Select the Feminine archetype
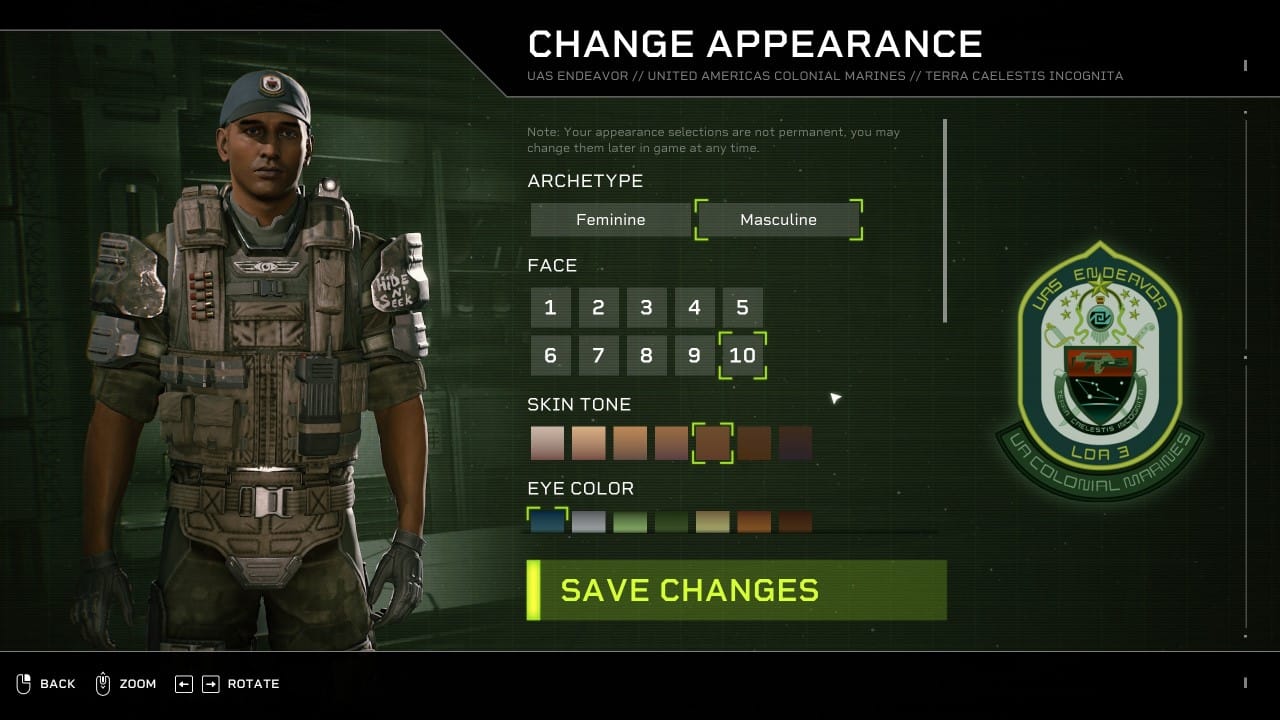Viewport: 1280px width, 720px height. pos(610,220)
